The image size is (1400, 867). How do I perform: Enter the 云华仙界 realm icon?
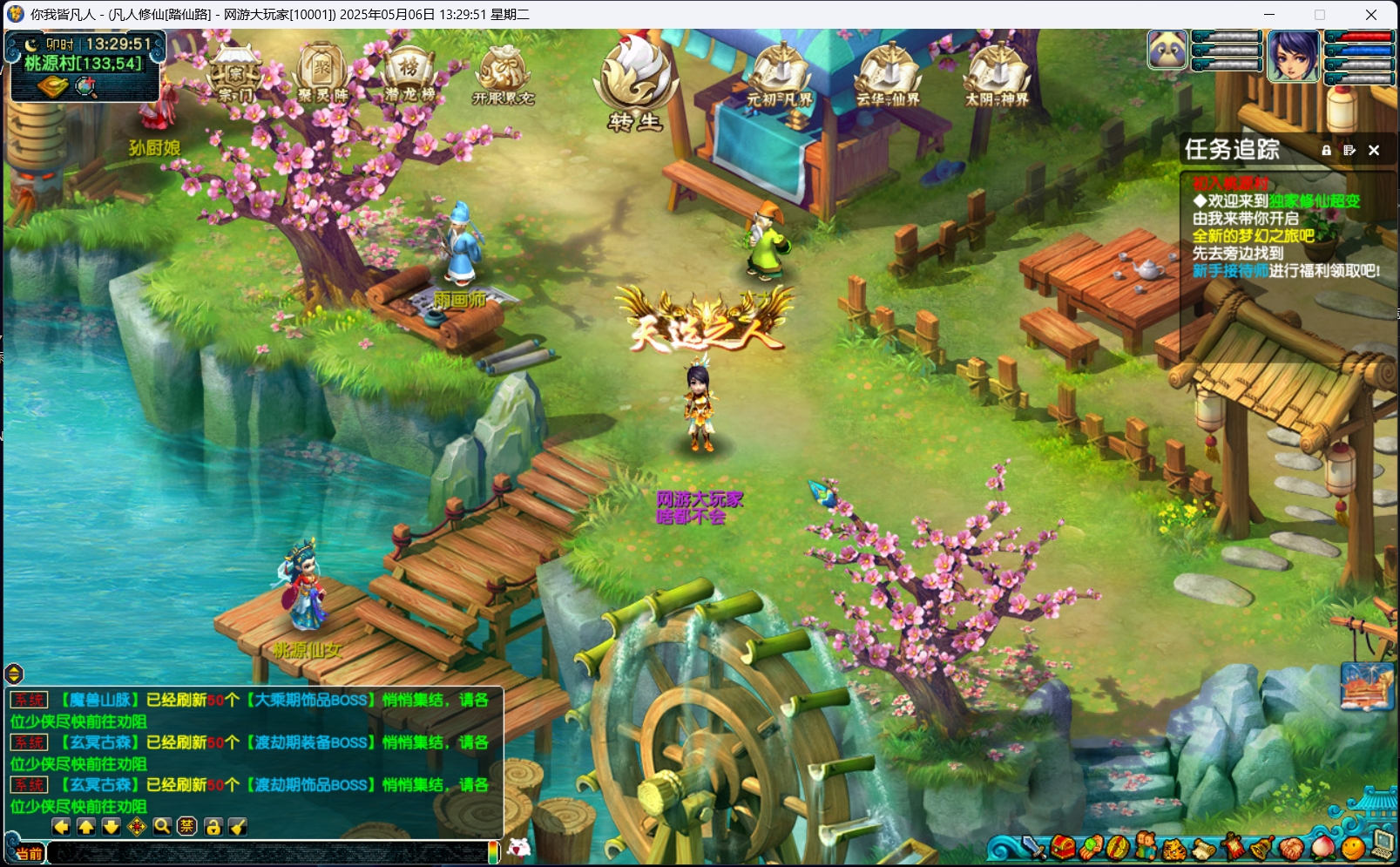click(888, 75)
